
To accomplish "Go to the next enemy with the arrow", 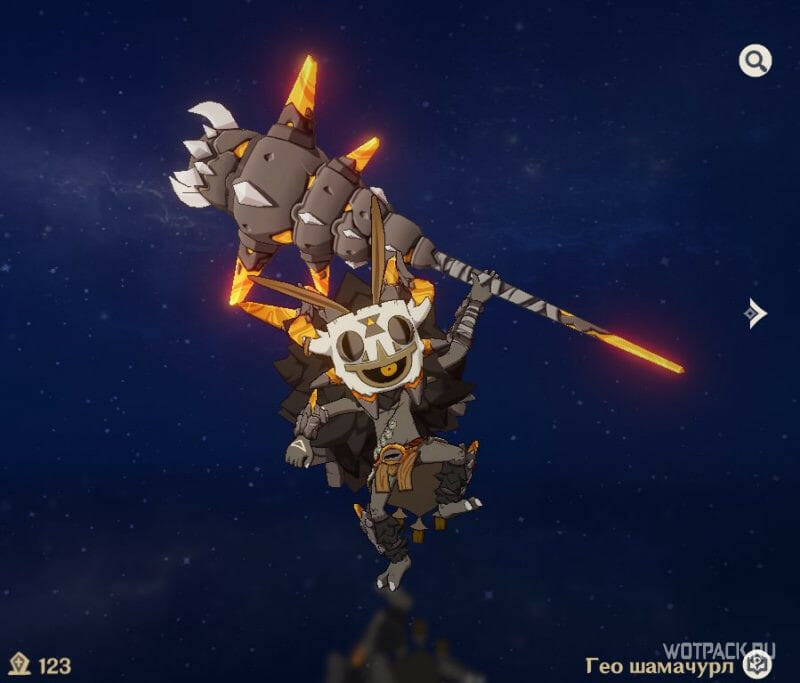I will [756, 314].
